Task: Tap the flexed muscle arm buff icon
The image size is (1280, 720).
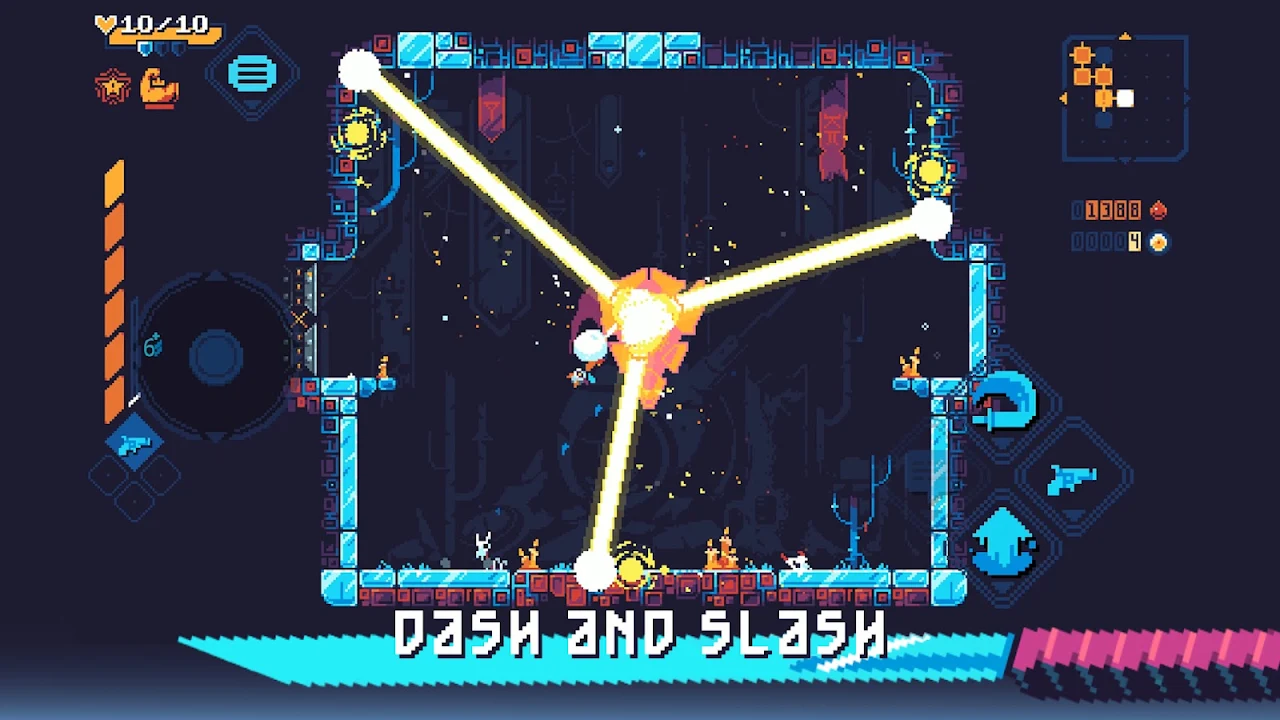Action: 159,88
